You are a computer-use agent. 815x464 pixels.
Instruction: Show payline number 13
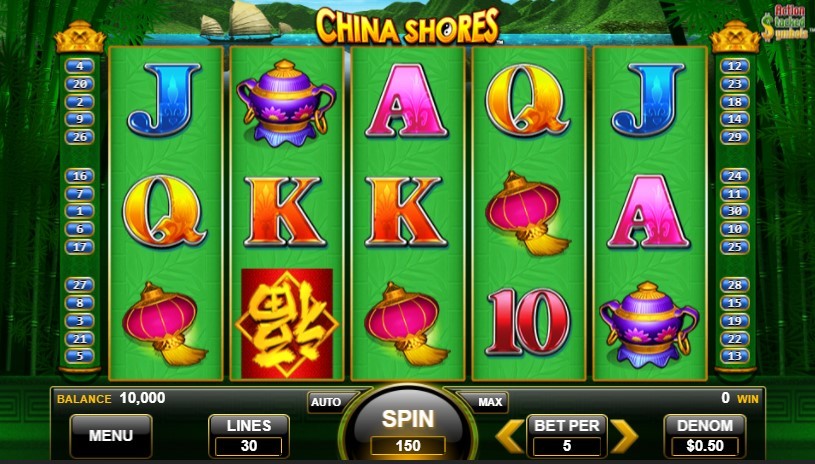coord(735,356)
